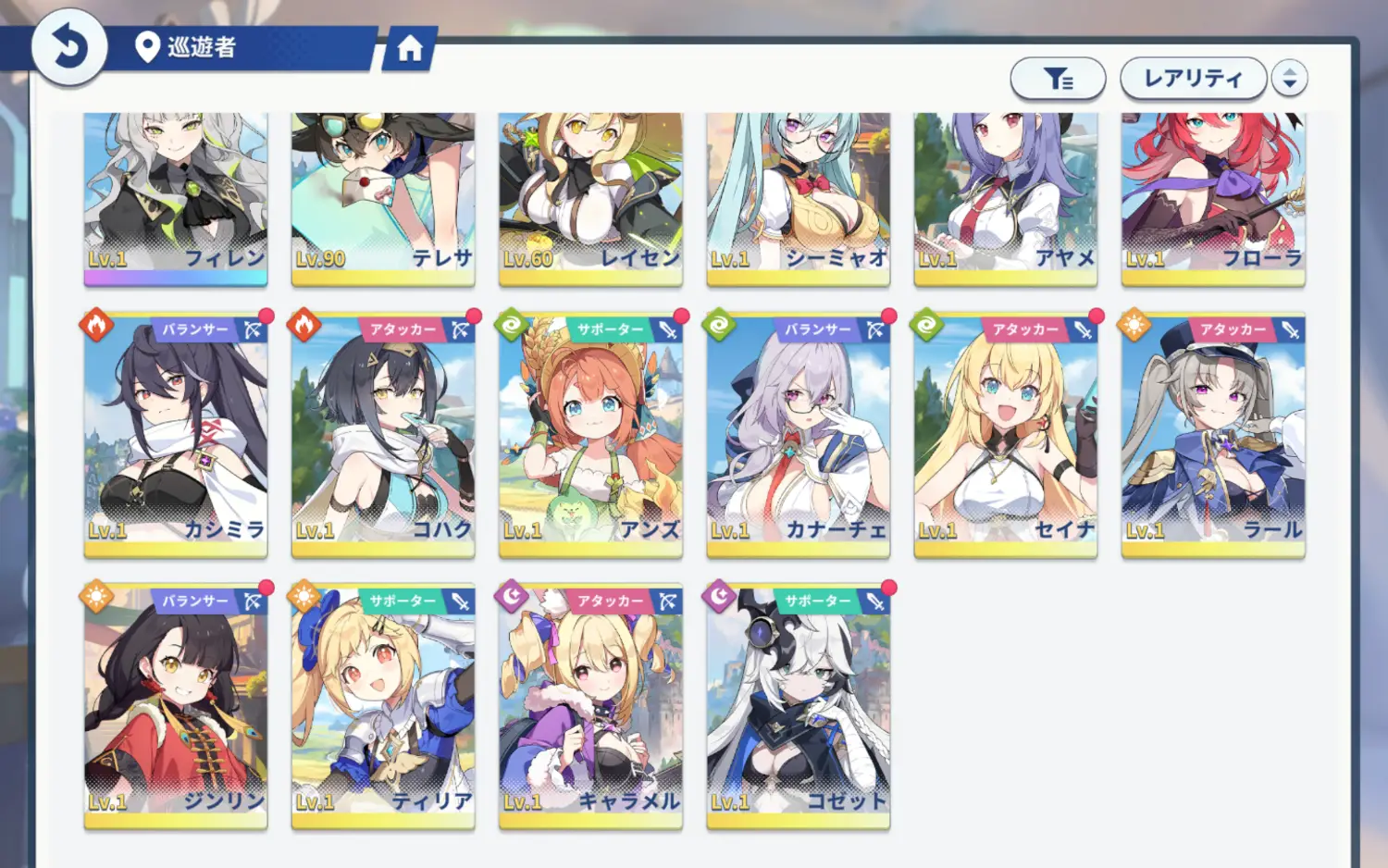1388x868 pixels.
Task: Open the セイナ attacker card
Action: [1006, 435]
